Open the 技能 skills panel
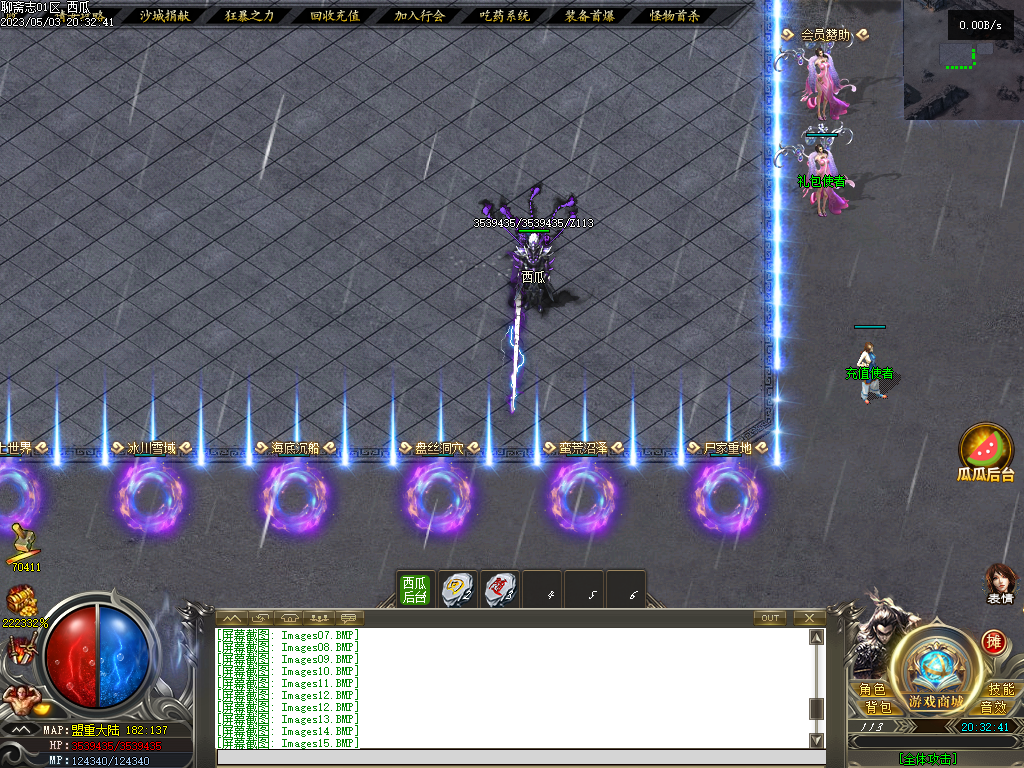1024x768 pixels. pyautogui.click(x=1000, y=690)
